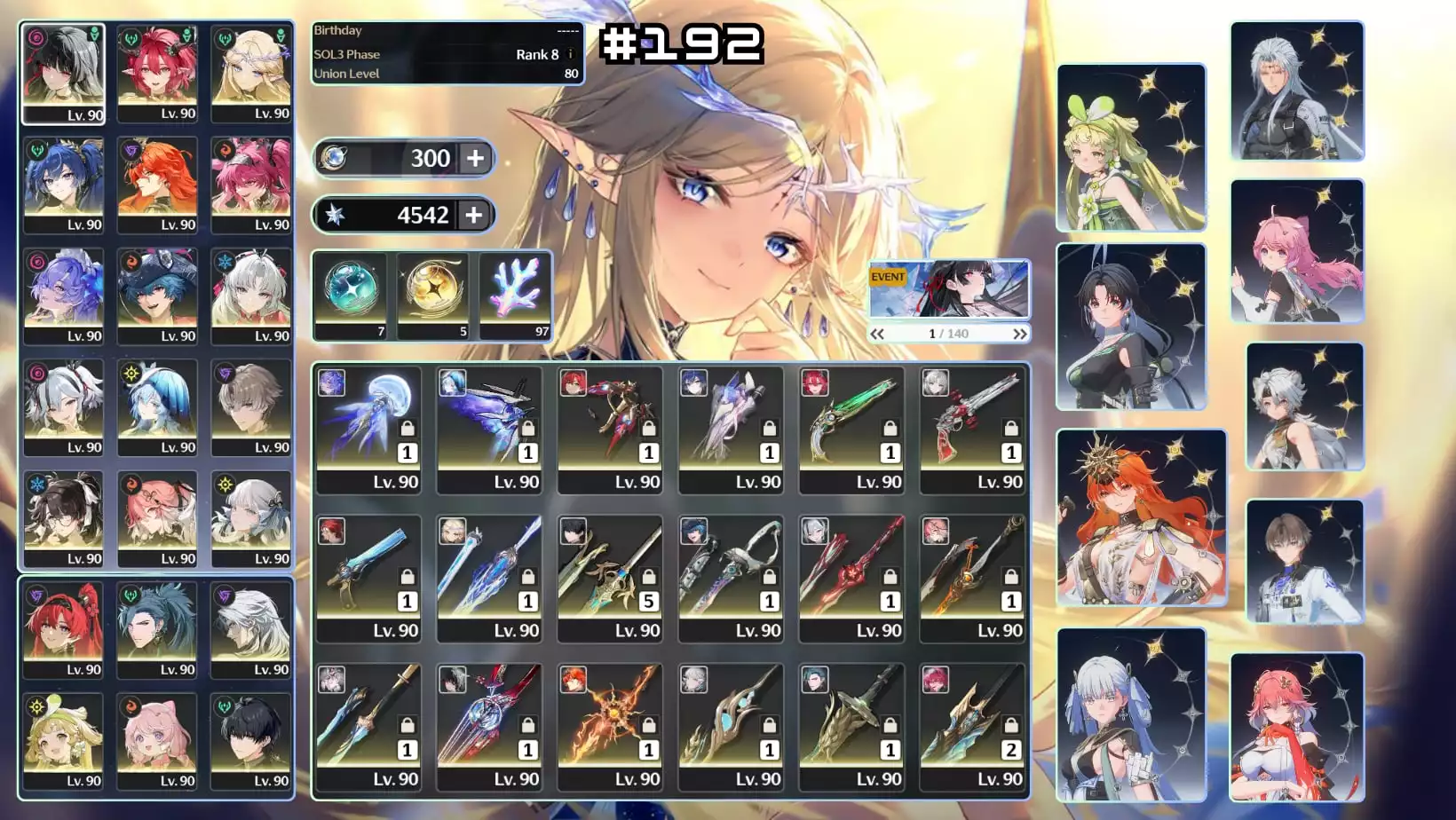Choose the weapon slot with rank 2 badge
The image size is (1456, 820).
pos(973,726)
